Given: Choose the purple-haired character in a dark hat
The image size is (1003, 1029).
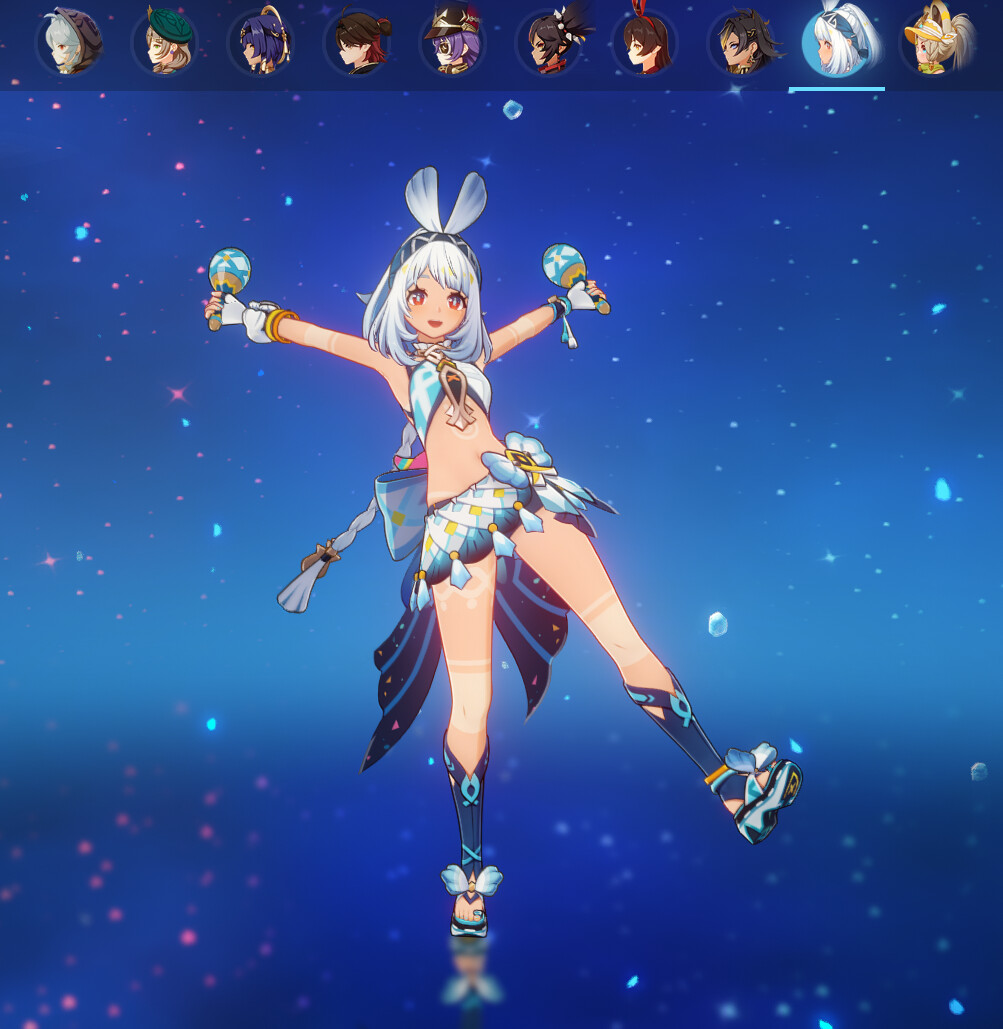Looking at the screenshot, I should [x=452, y=43].
